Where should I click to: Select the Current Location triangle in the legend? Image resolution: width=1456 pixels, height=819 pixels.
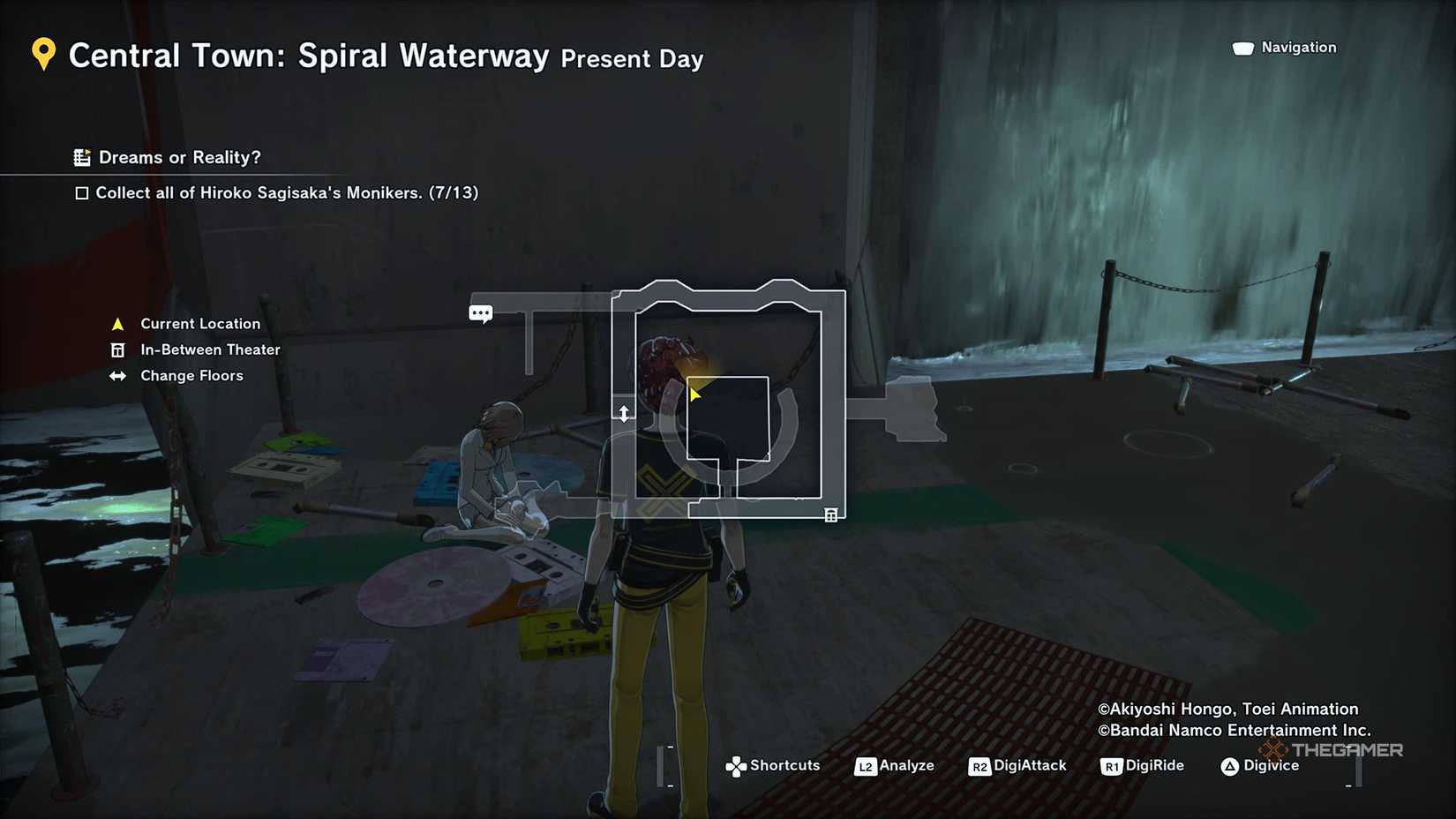[x=117, y=323]
